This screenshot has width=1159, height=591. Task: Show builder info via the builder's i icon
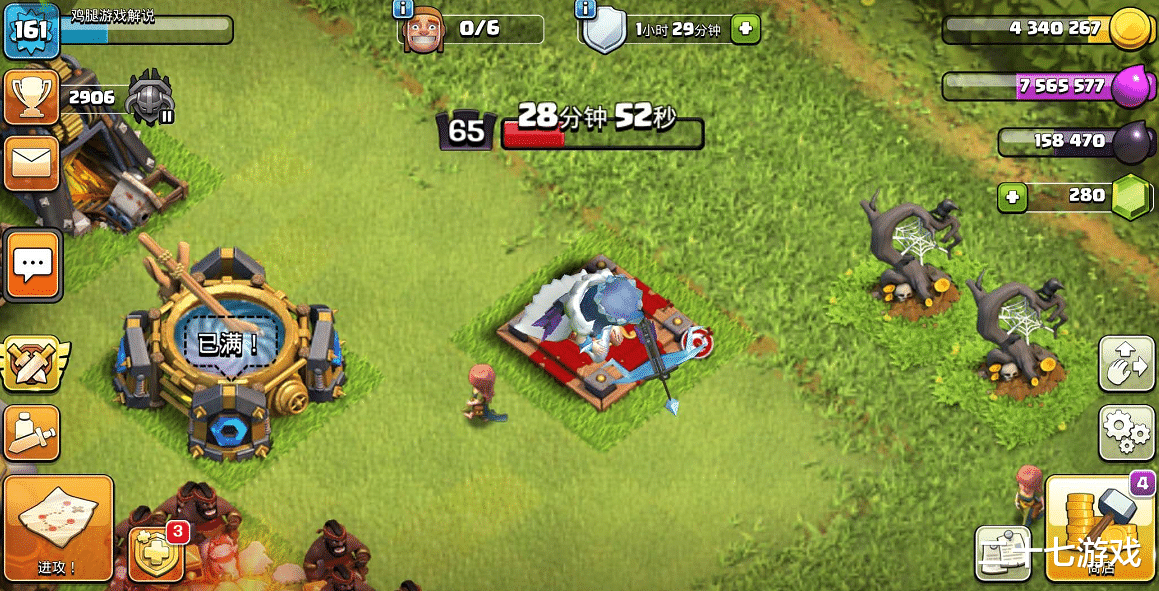pos(403,9)
